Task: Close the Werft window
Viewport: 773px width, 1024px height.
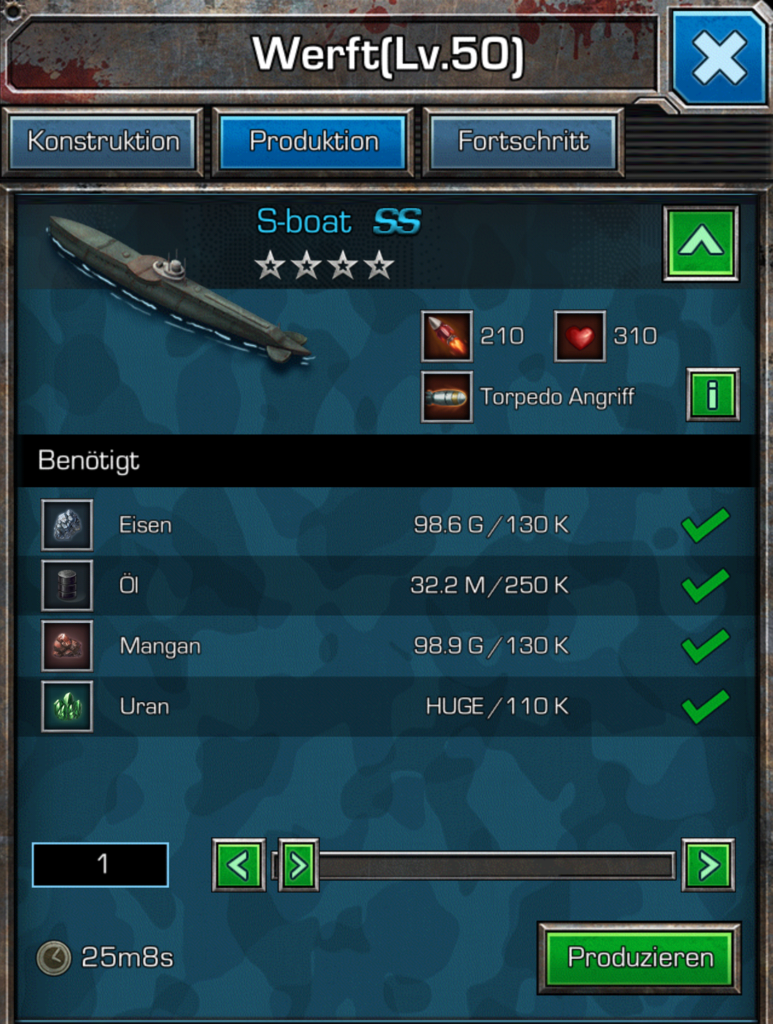Action: point(718,58)
